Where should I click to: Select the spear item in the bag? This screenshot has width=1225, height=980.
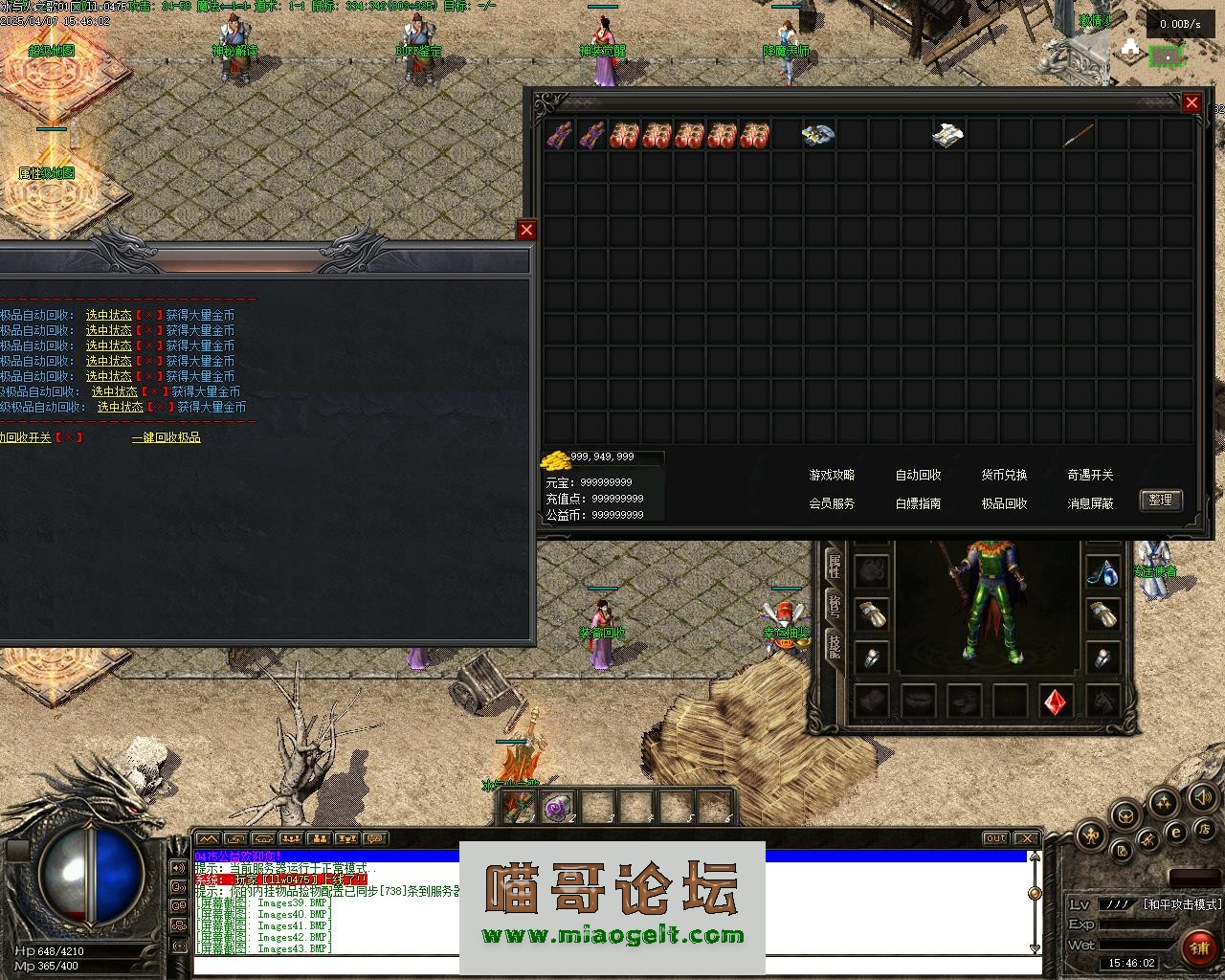coord(1080,135)
